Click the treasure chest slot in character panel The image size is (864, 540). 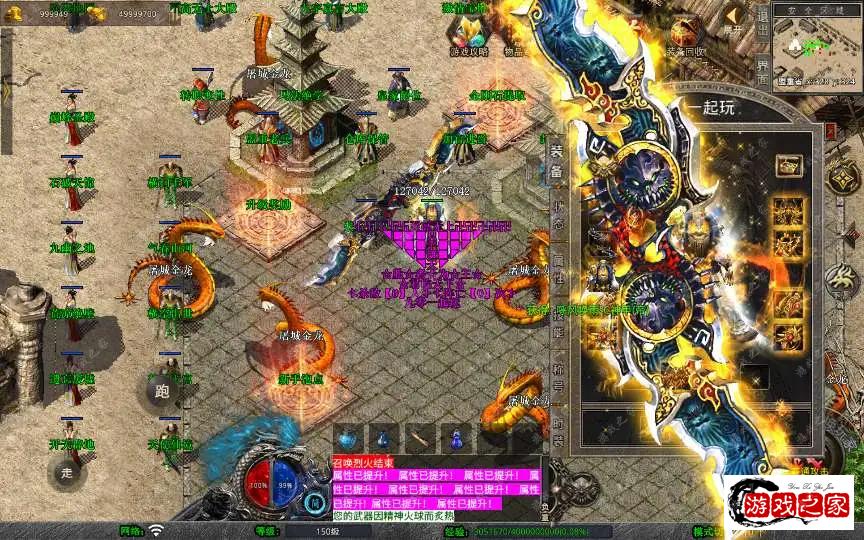coord(785,164)
